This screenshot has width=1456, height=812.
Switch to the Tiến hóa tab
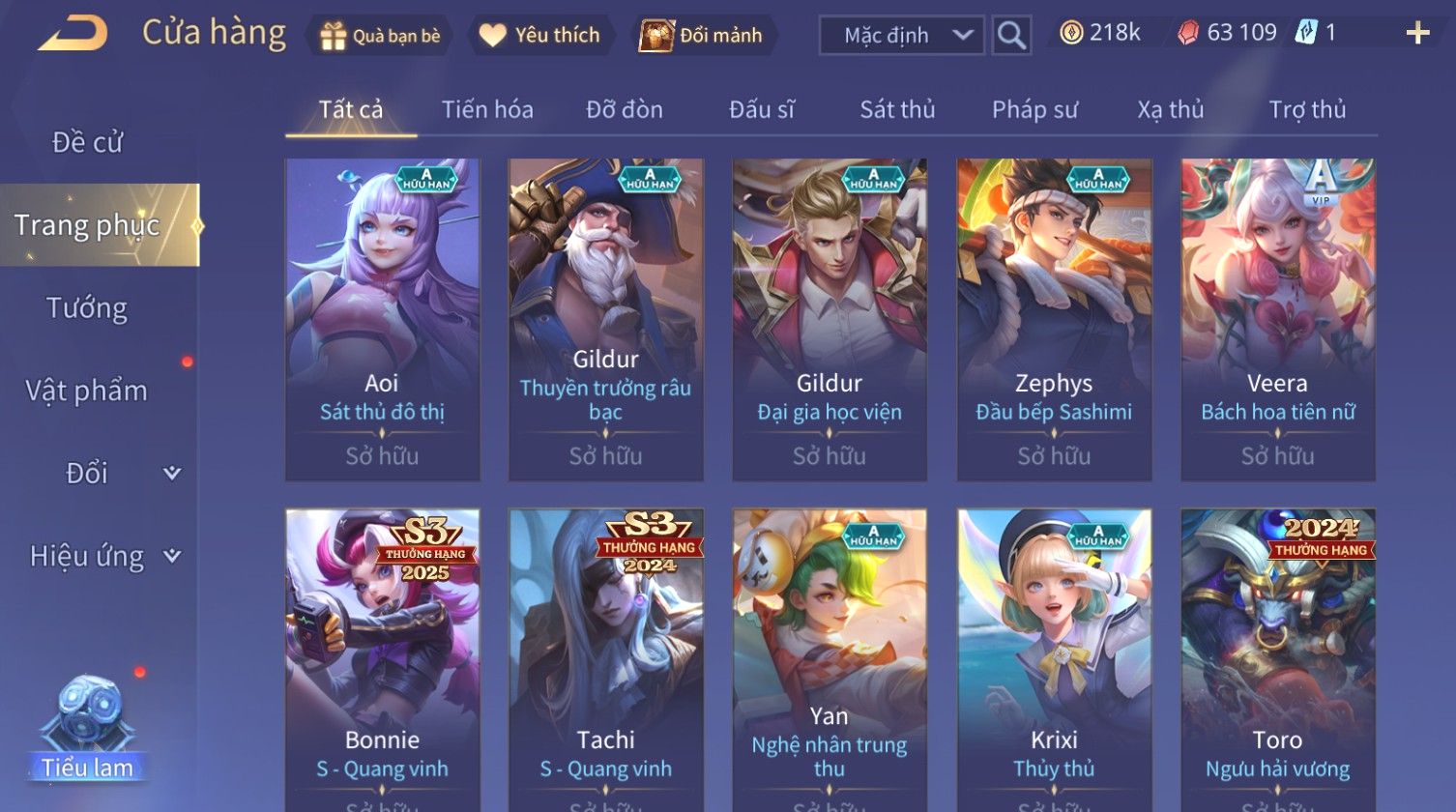point(487,109)
